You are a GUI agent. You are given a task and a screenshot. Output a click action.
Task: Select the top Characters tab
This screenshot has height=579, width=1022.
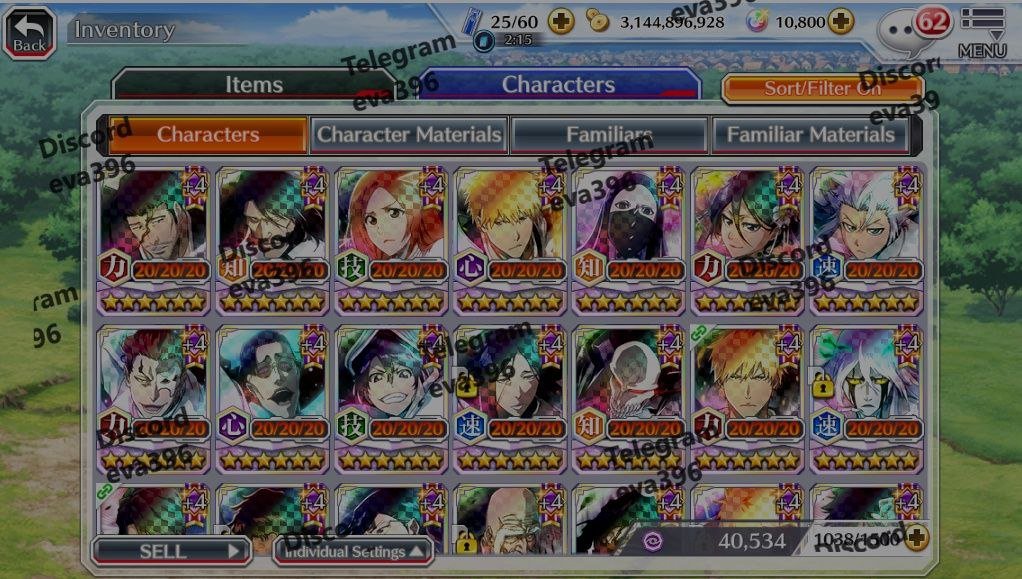click(x=558, y=85)
